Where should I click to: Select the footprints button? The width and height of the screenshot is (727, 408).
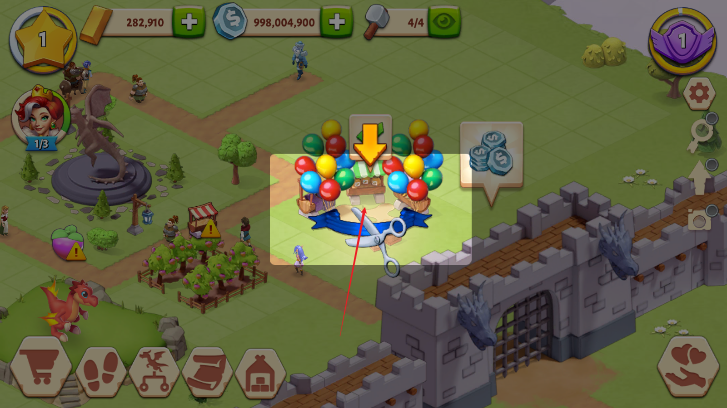pos(99,369)
